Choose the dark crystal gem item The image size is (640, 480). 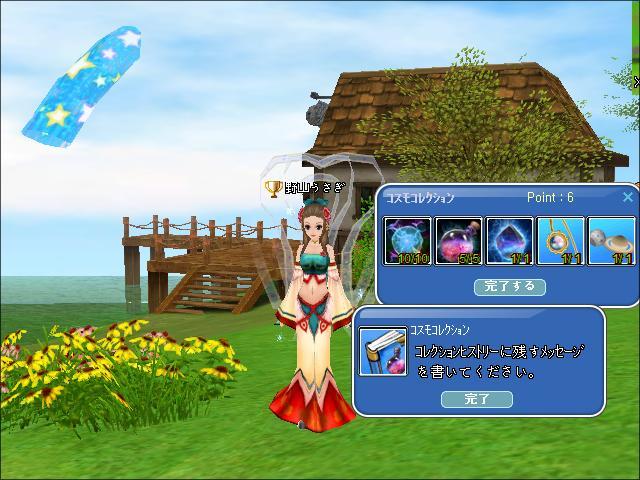[x=510, y=241]
